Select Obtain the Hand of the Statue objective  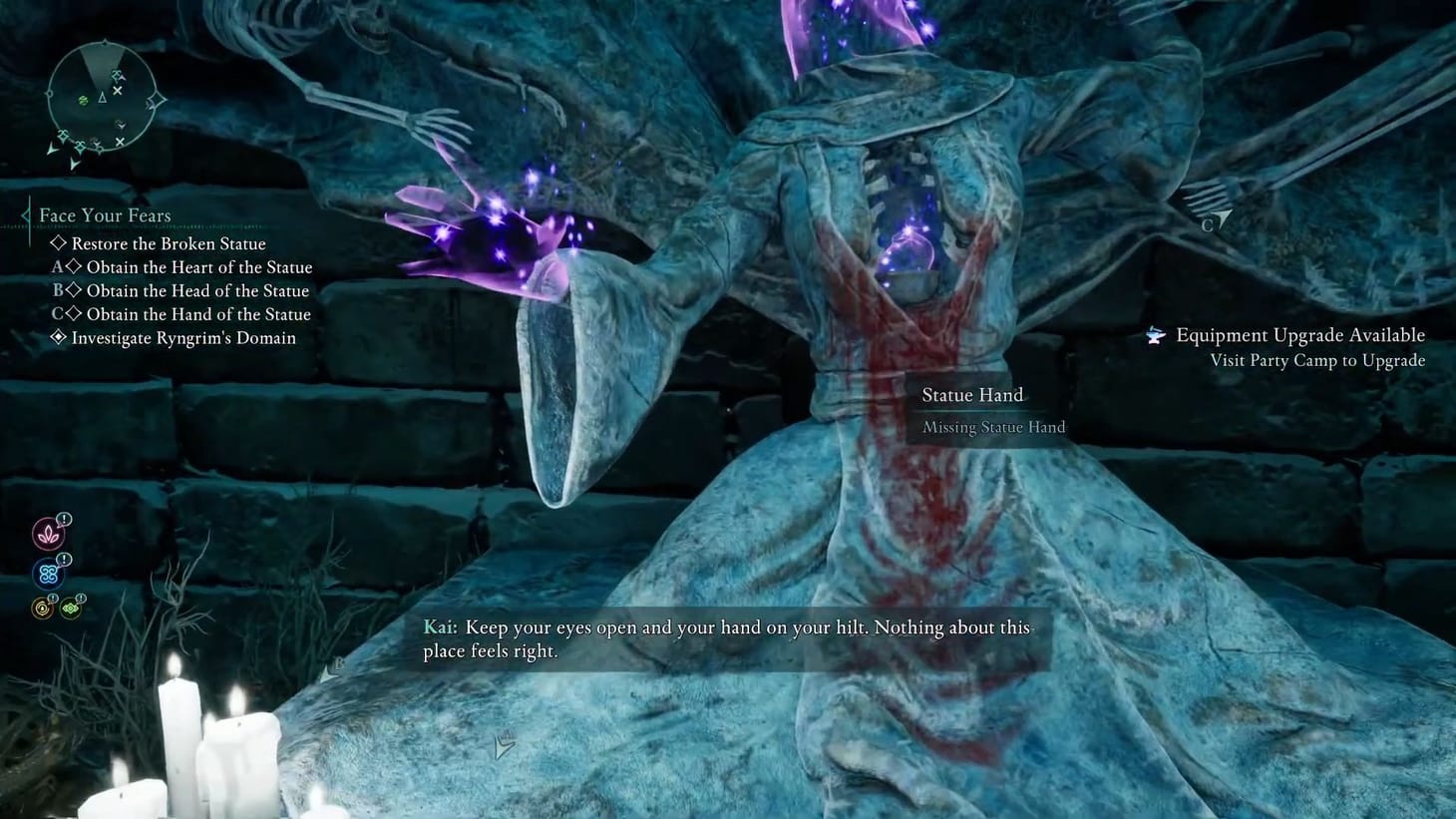tap(199, 314)
